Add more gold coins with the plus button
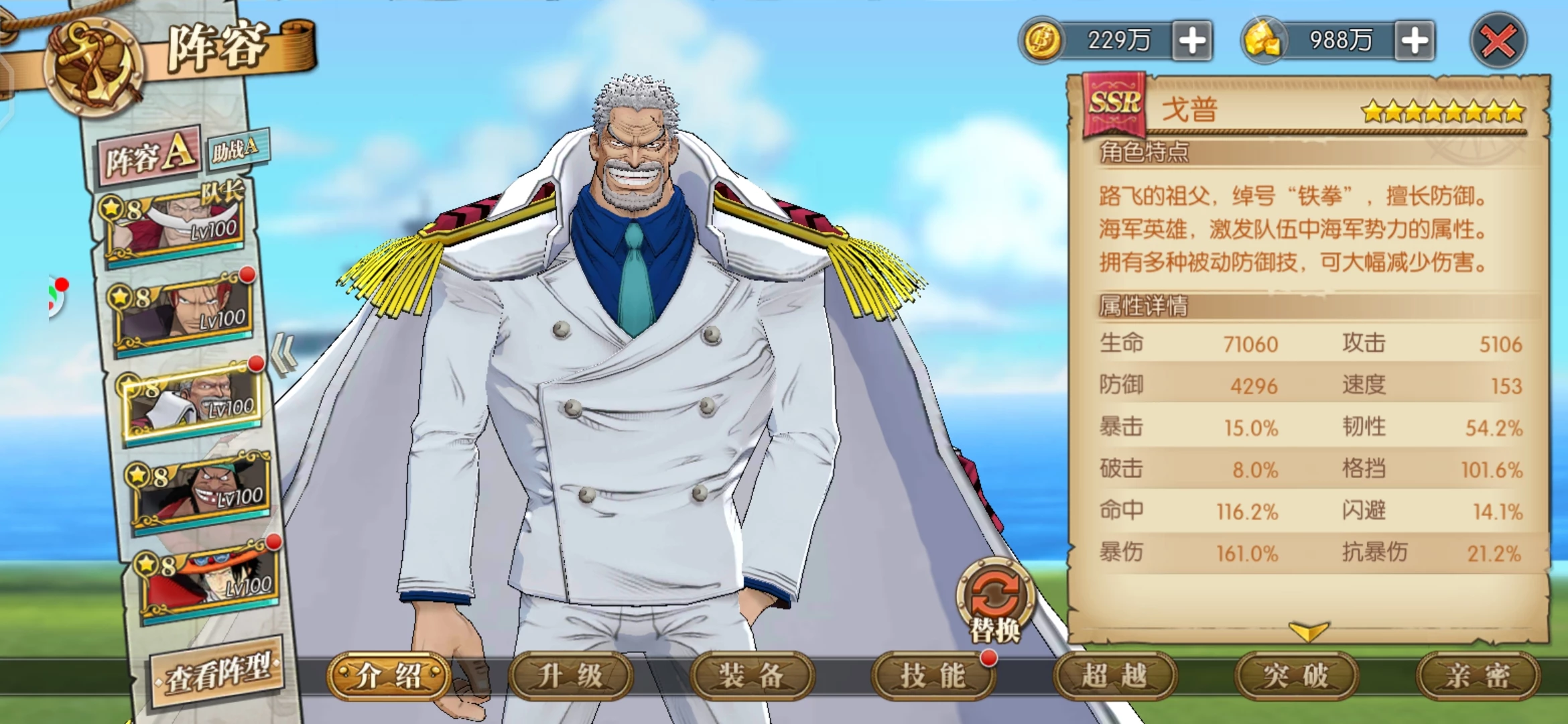 (x=1192, y=41)
